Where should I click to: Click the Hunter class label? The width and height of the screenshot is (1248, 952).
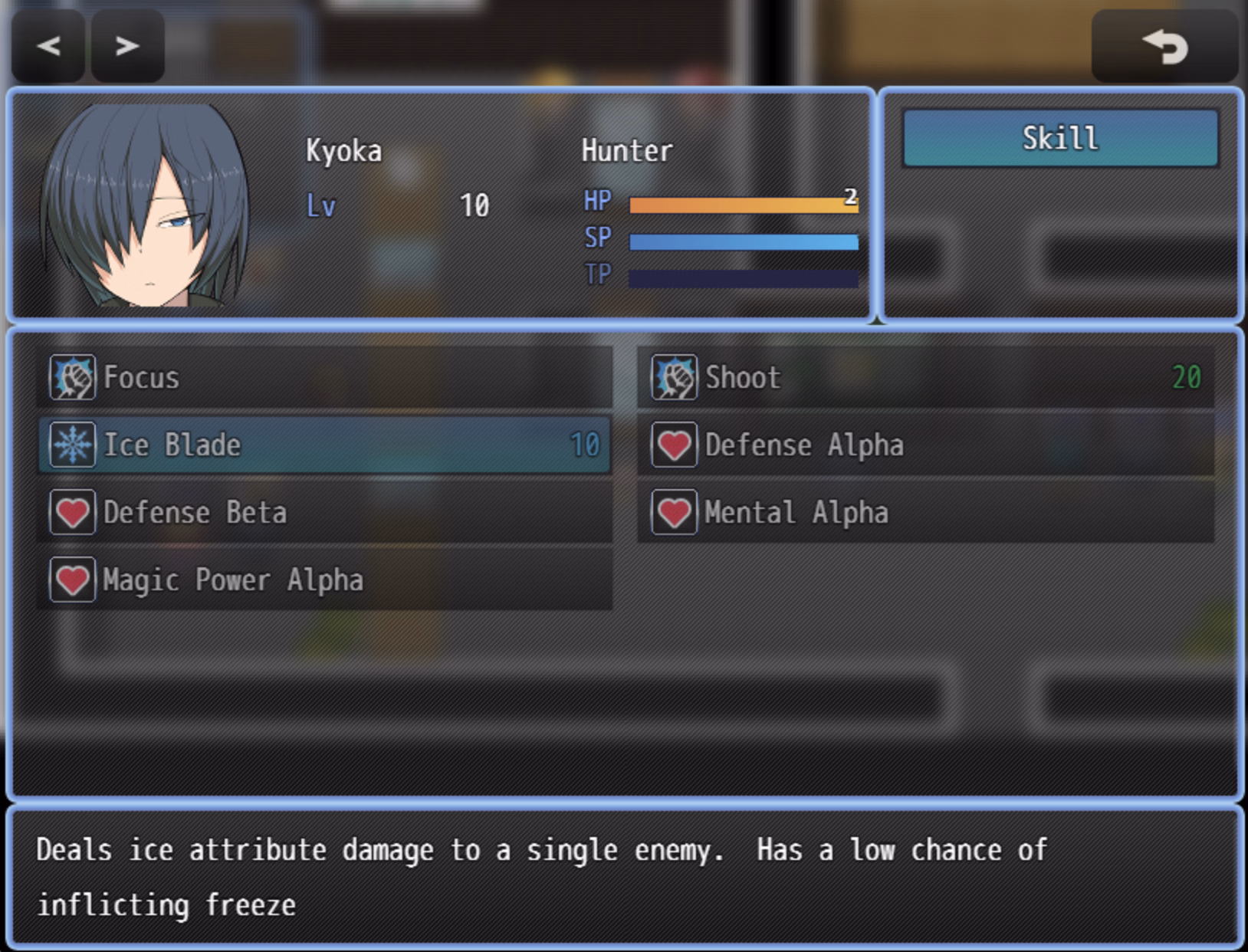[x=626, y=150]
